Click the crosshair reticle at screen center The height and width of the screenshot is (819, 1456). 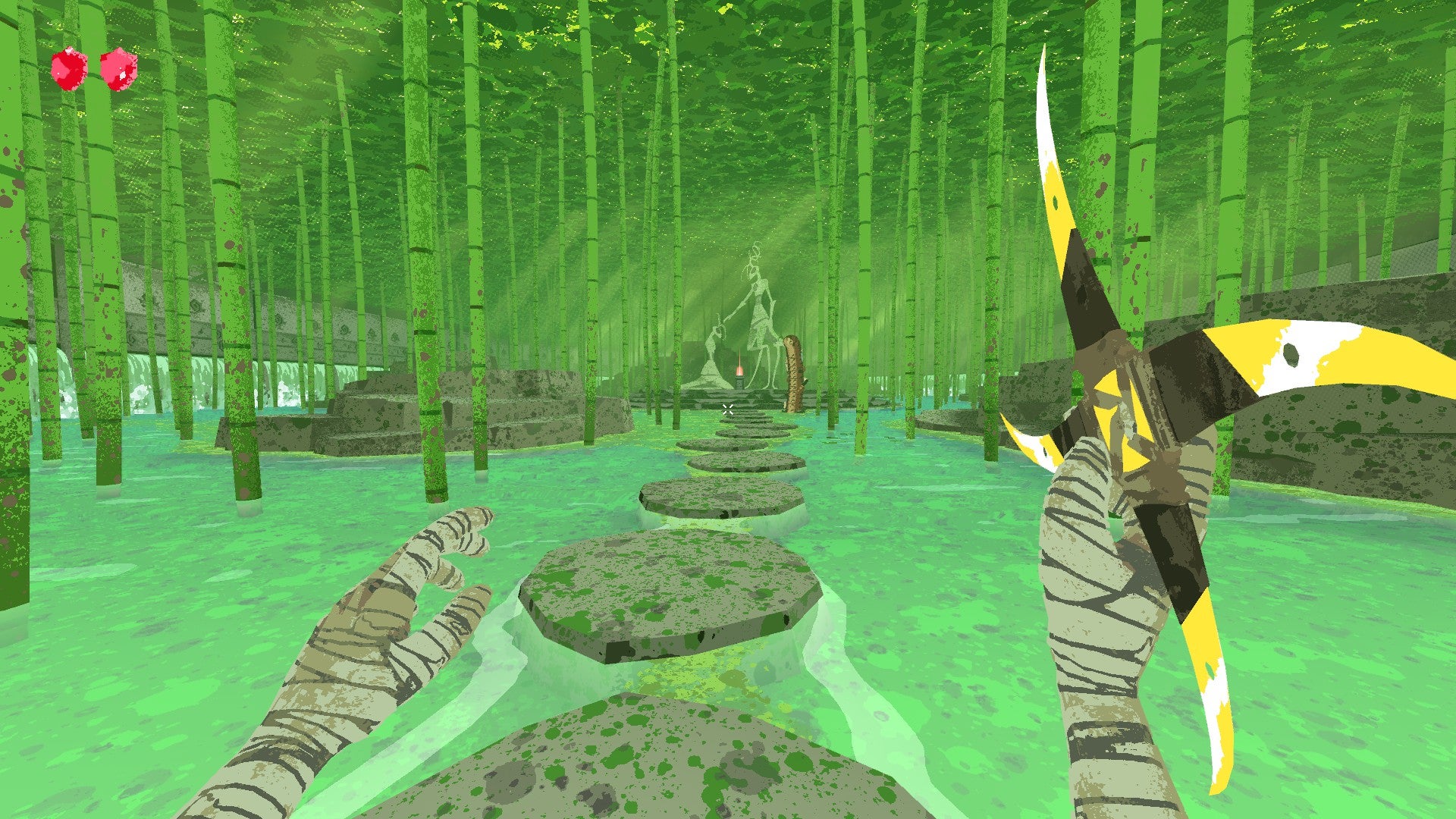[728, 409]
